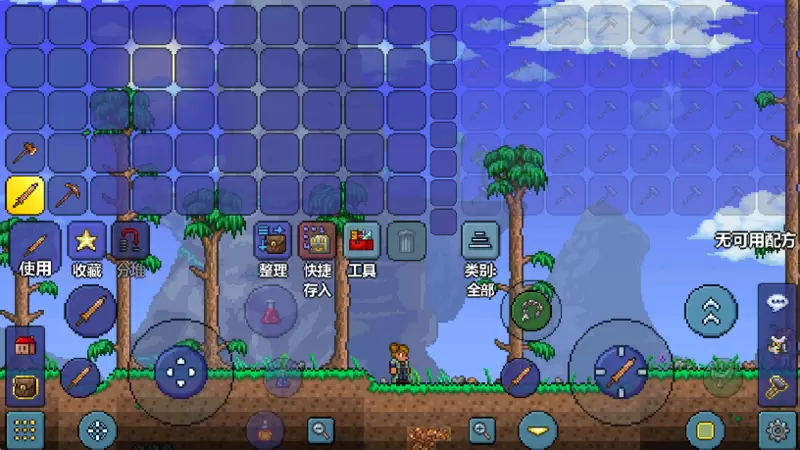
Task: Click the zoom-in magnifier with plus
Action: point(483,430)
